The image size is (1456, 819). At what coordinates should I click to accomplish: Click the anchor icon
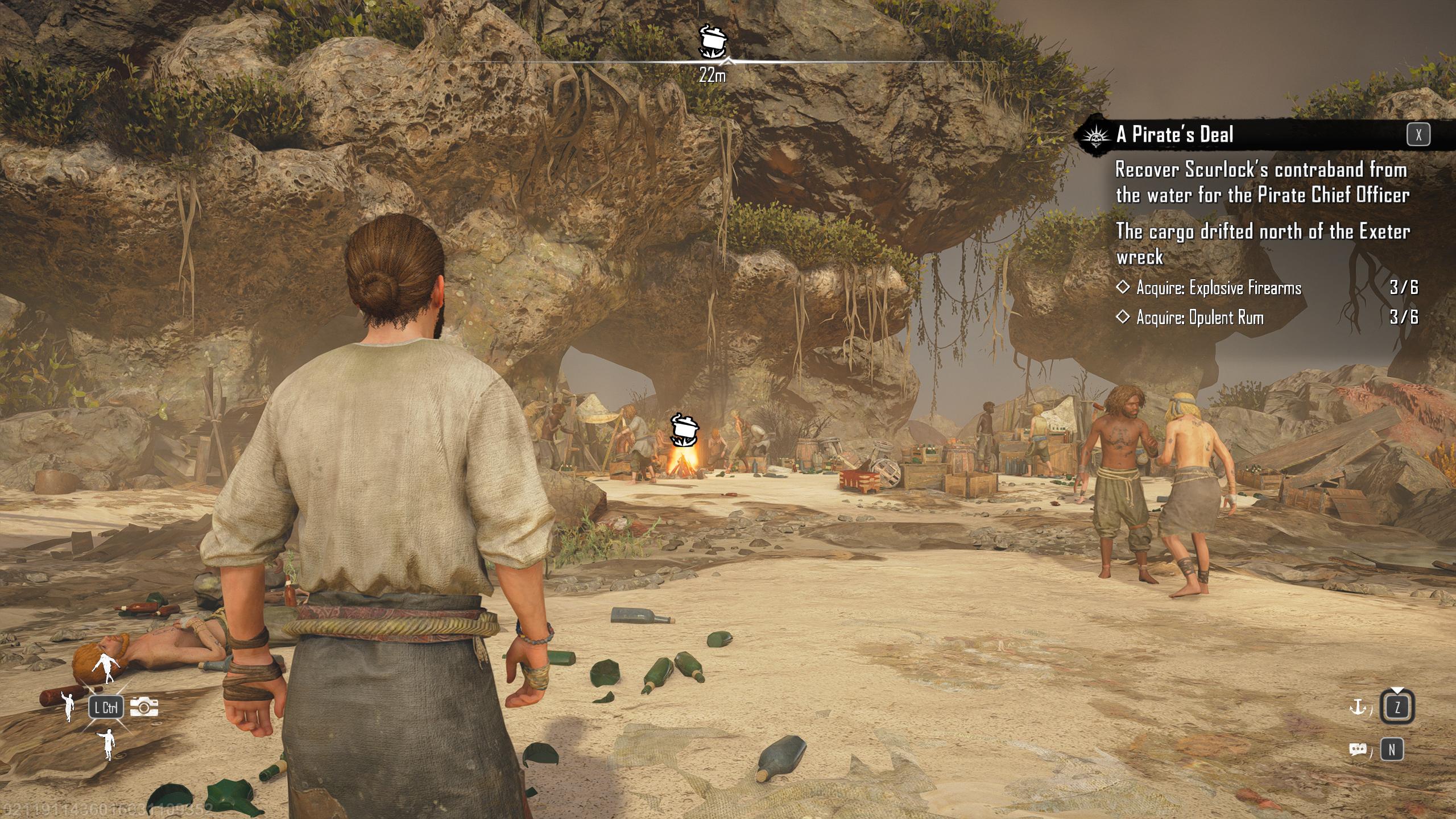click(x=1357, y=707)
